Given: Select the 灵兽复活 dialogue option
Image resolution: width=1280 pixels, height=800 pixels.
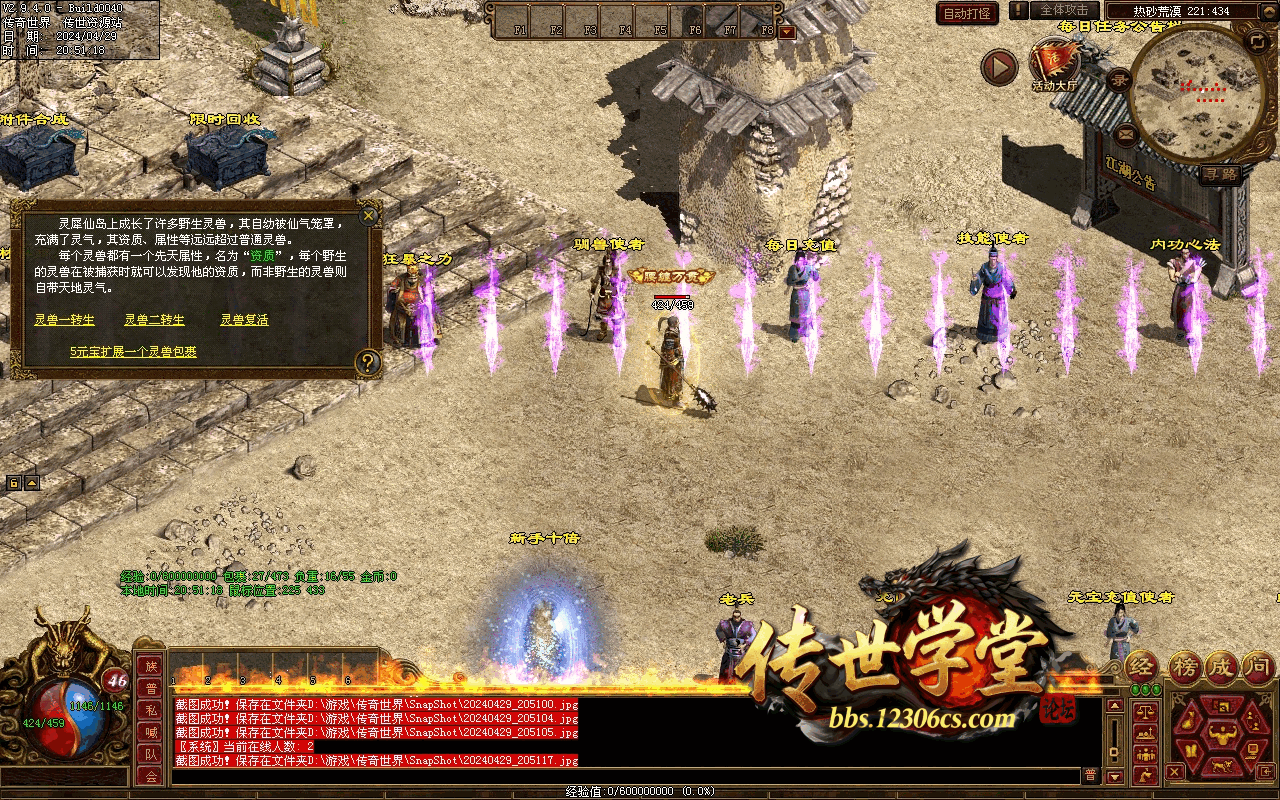Looking at the screenshot, I should [244, 320].
